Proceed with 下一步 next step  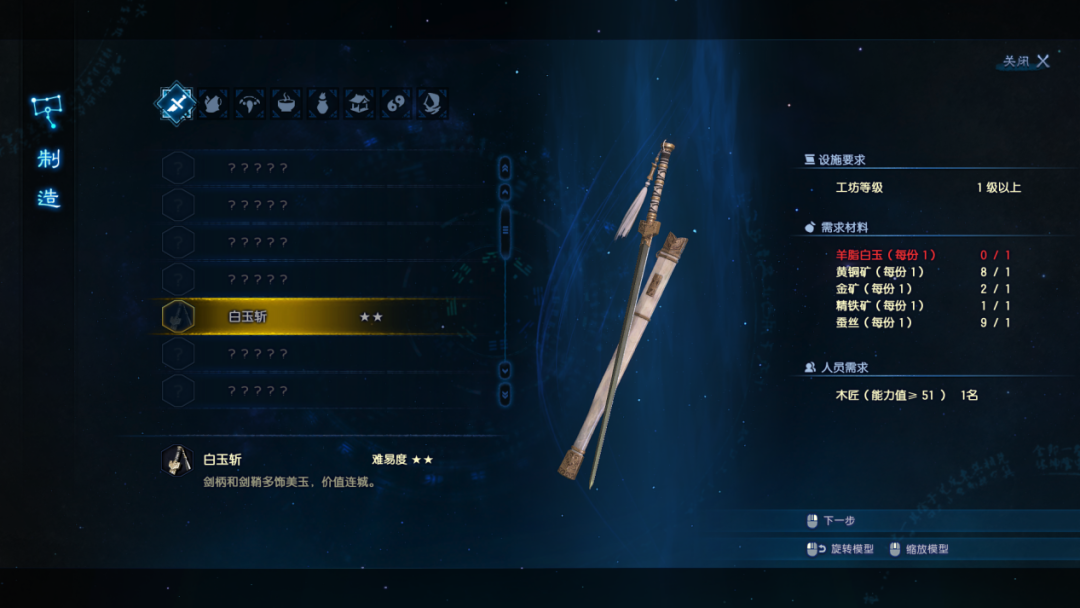[838, 521]
